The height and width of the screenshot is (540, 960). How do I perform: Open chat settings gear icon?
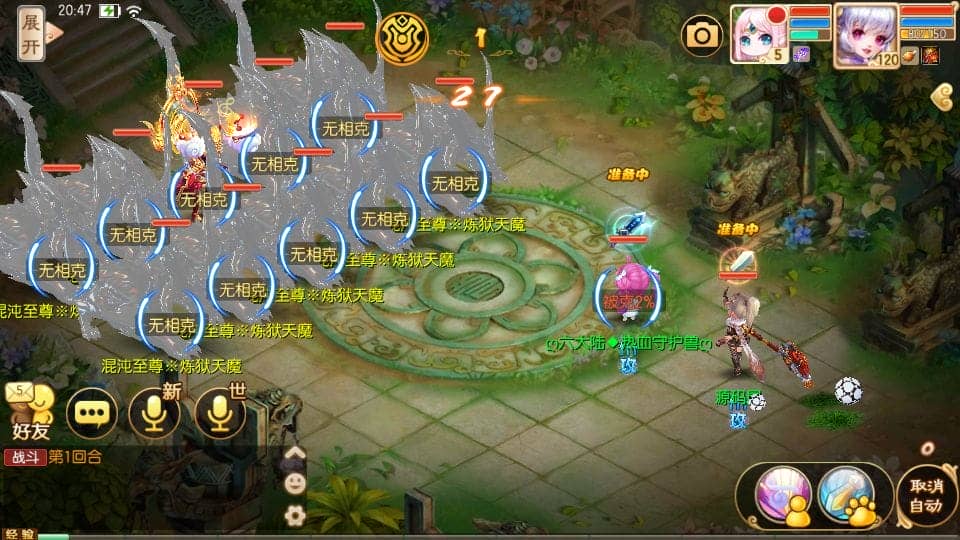tap(295, 515)
